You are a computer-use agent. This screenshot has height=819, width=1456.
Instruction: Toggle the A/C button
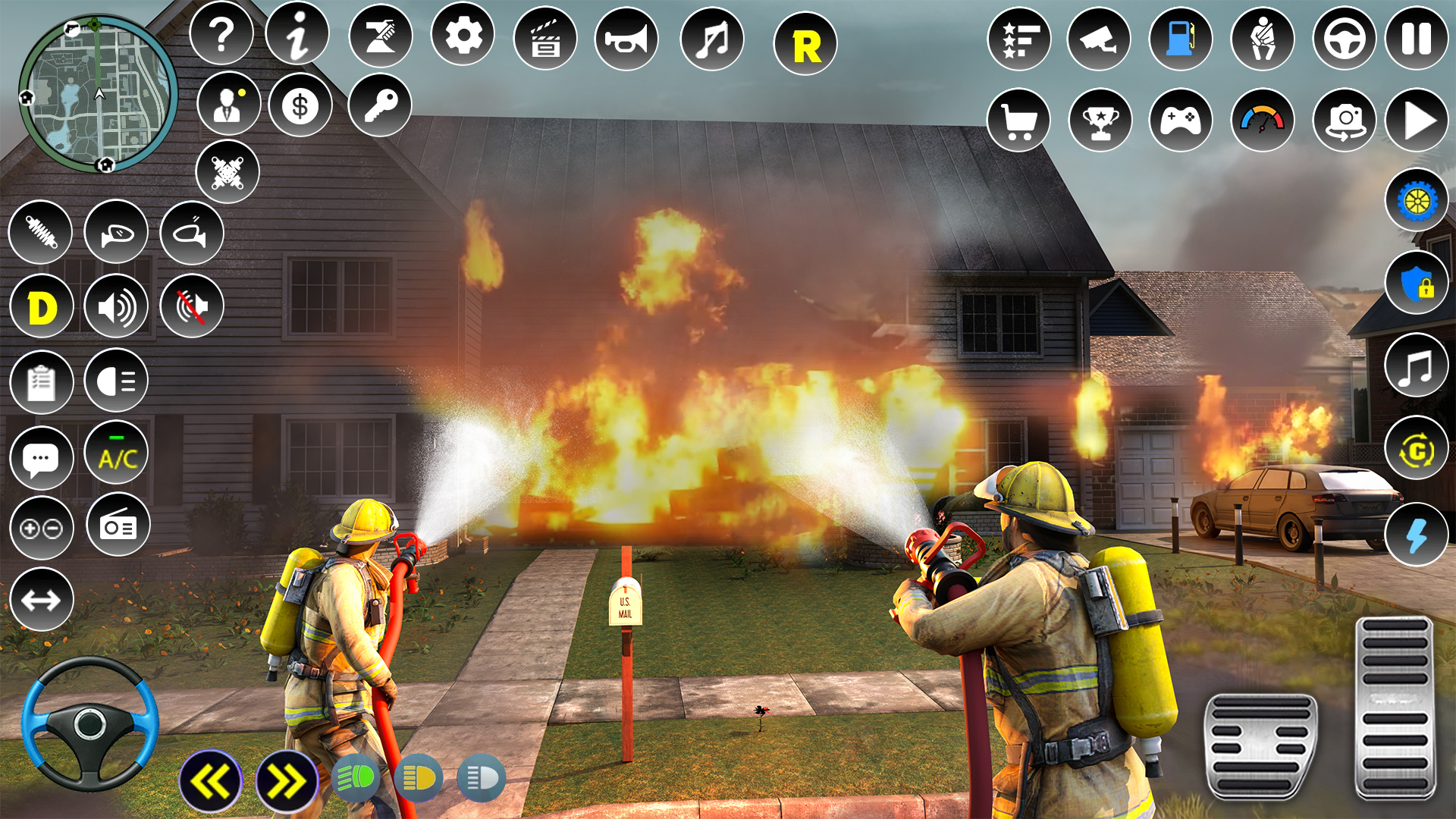(x=117, y=455)
